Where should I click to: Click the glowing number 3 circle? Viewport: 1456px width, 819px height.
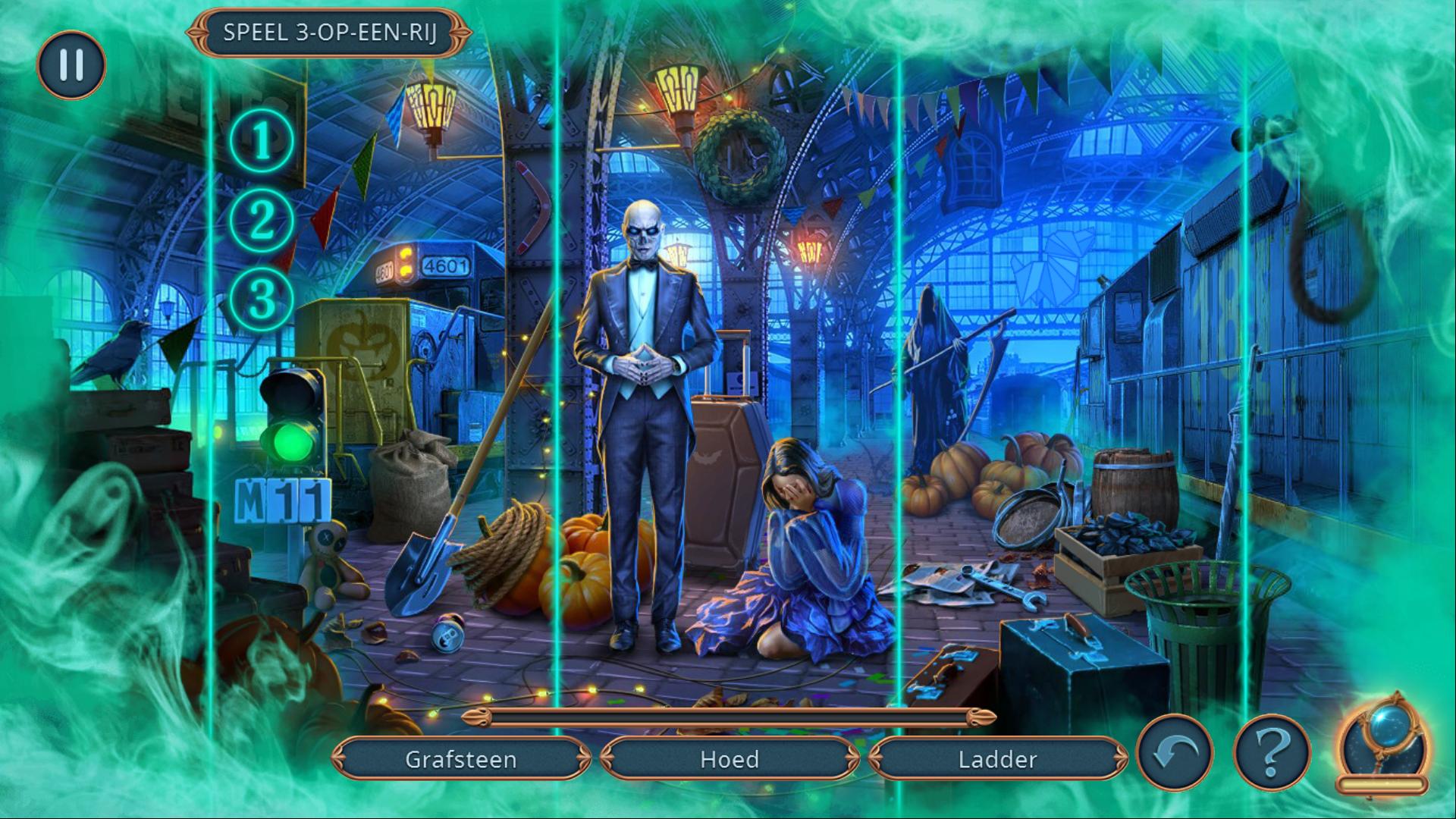262,300
